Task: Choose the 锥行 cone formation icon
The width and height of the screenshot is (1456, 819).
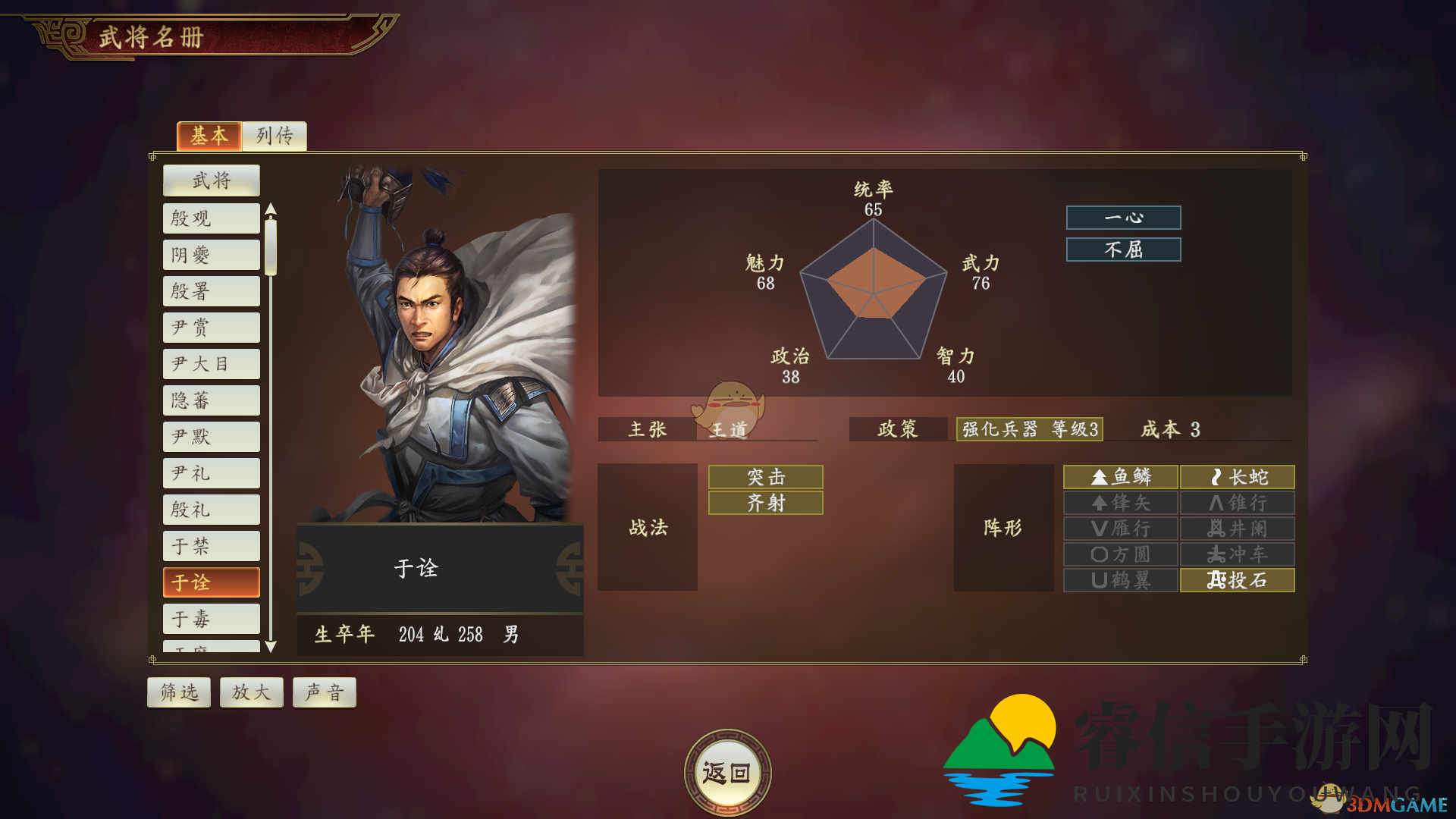Action: [x=1237, y=503]
